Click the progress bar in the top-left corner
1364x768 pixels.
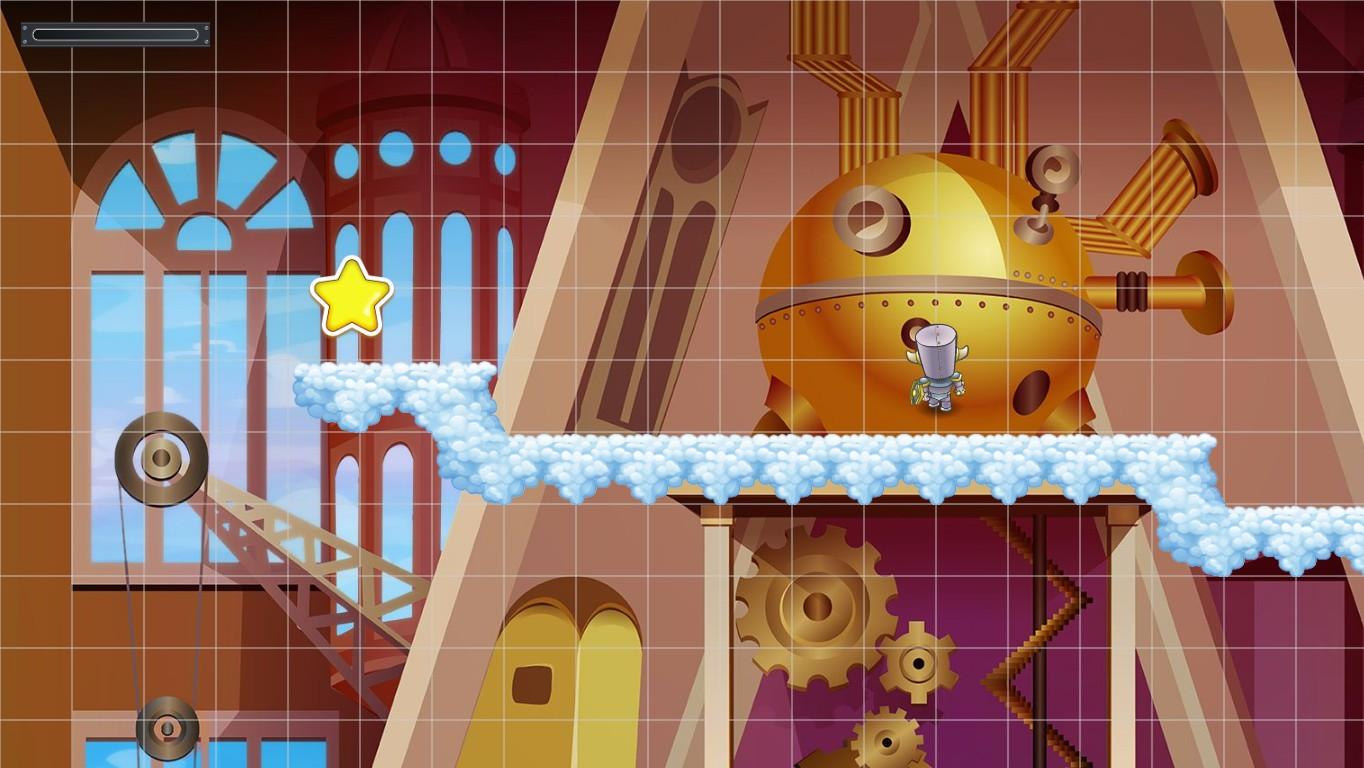[115, 33]
